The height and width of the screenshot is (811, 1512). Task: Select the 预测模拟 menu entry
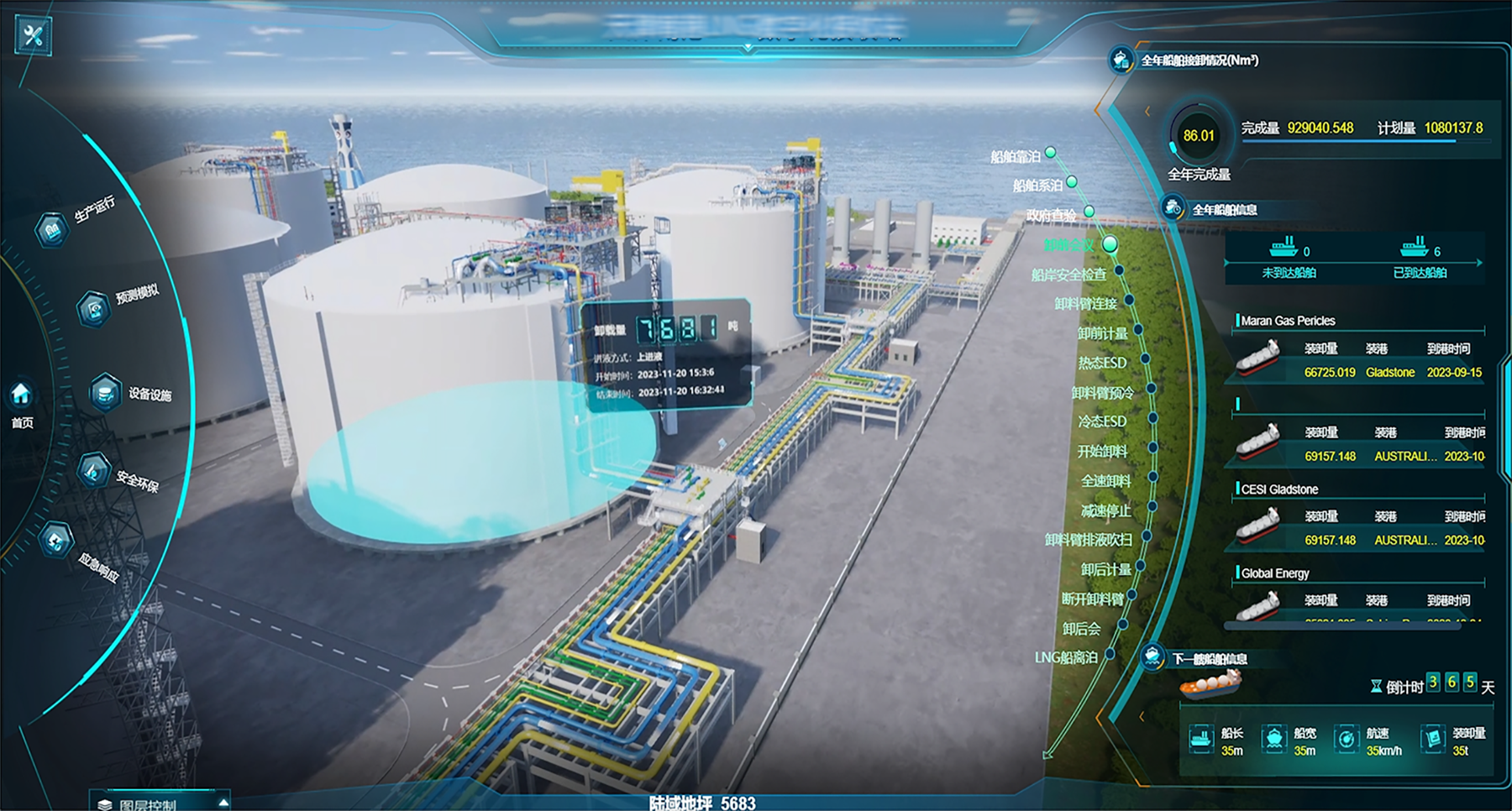95,307
